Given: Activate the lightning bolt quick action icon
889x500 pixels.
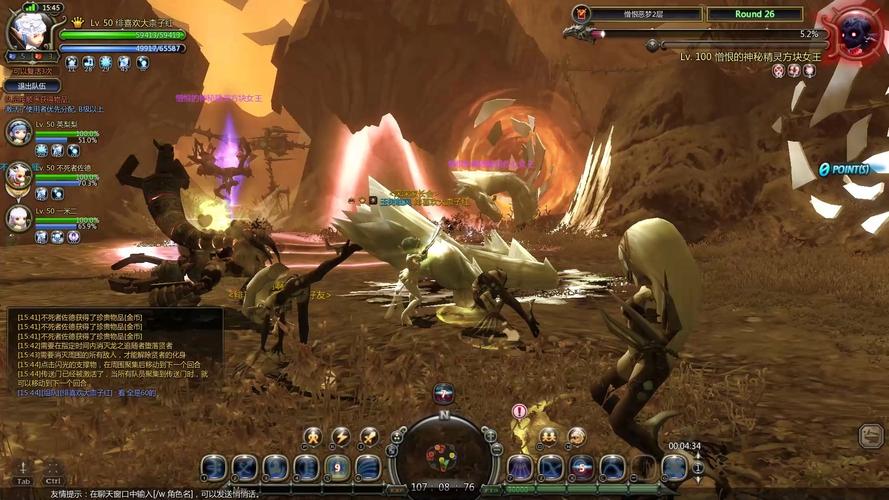Looking at the screenshot, I should click(341, 437).
